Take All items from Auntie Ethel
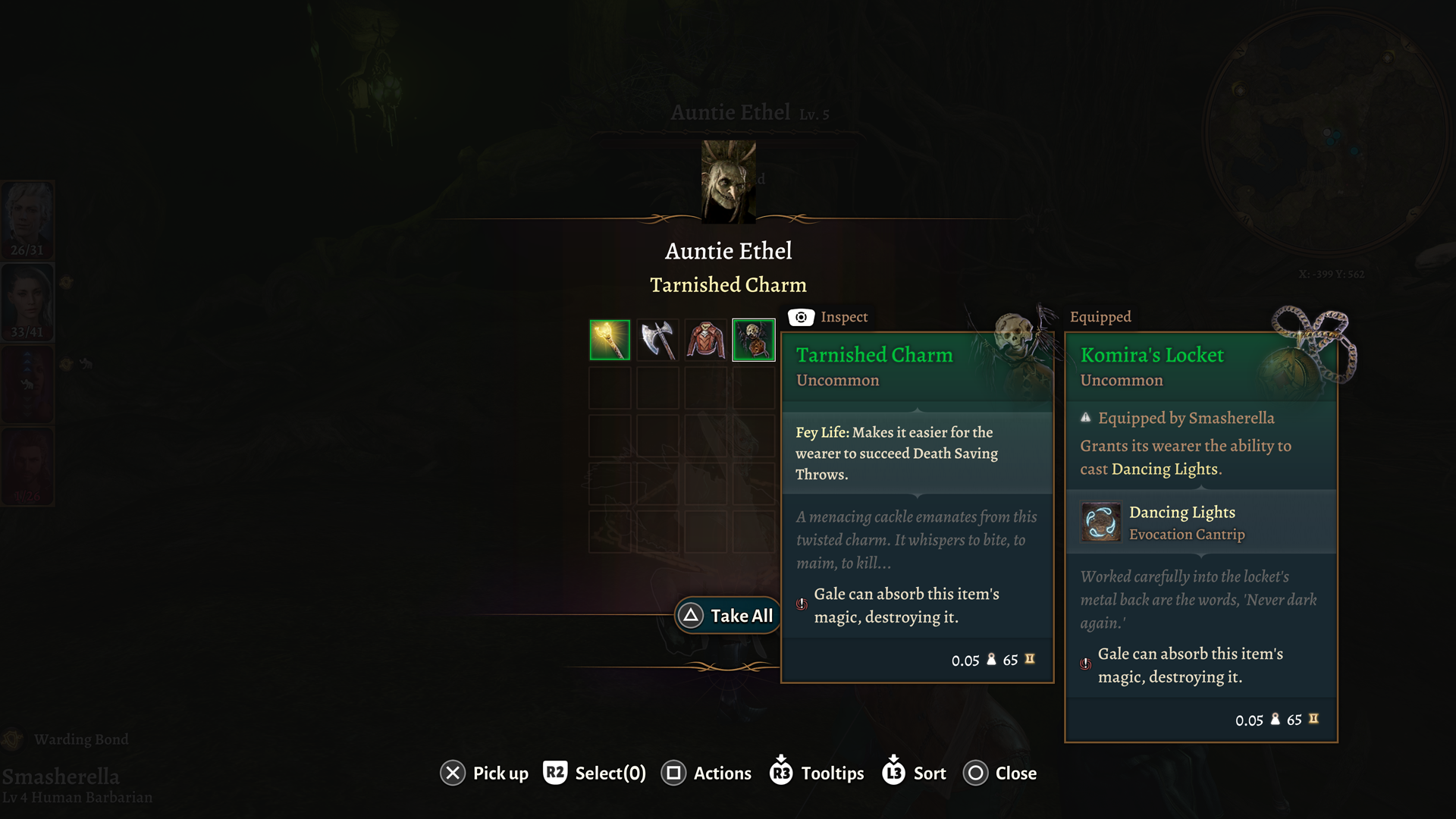 click(x=728, y=616)
